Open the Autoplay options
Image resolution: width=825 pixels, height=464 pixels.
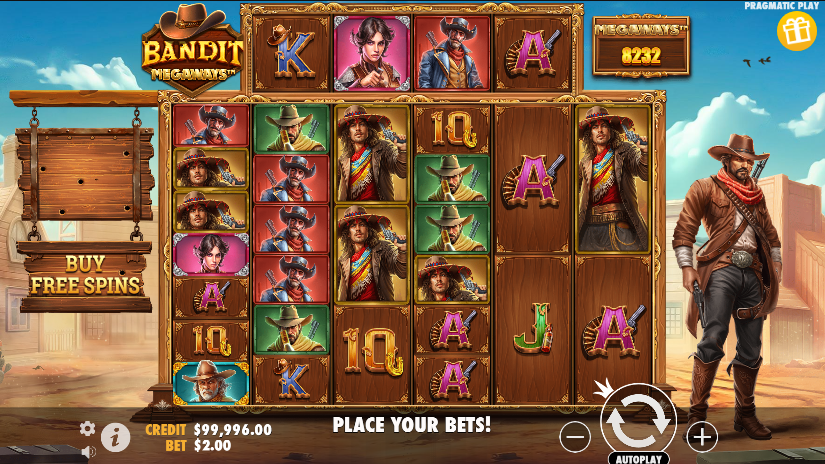[x=638, y=458]
